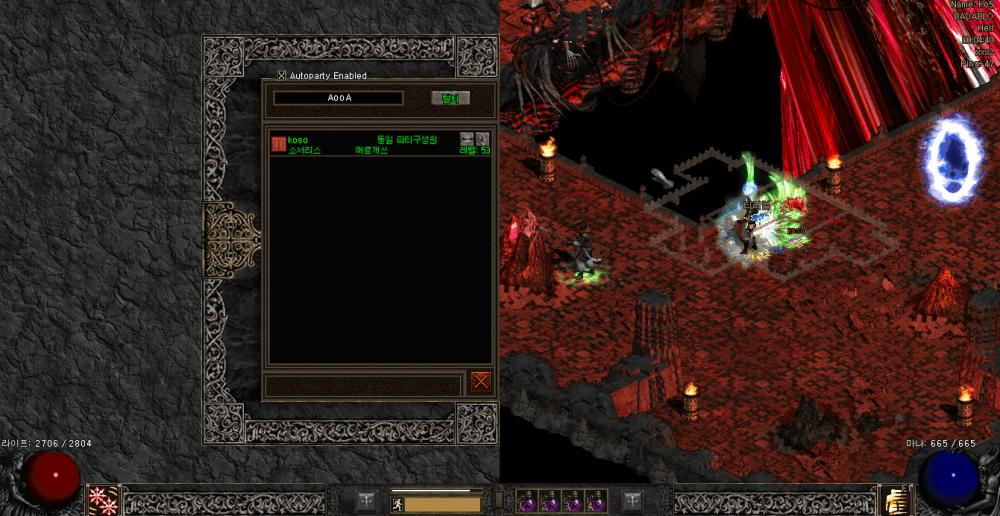
Task: Click the red class icon beside koso
Action: [x=278, y=144]
